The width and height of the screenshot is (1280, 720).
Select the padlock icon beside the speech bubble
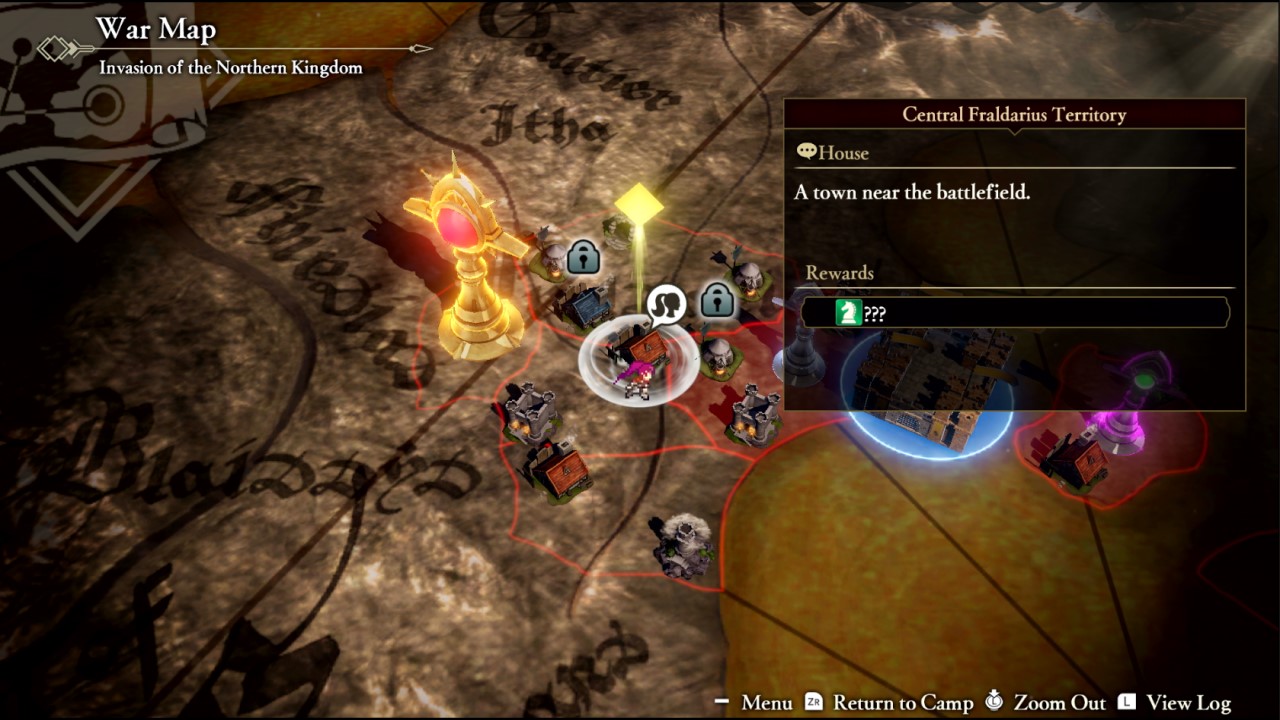[716, 299]
